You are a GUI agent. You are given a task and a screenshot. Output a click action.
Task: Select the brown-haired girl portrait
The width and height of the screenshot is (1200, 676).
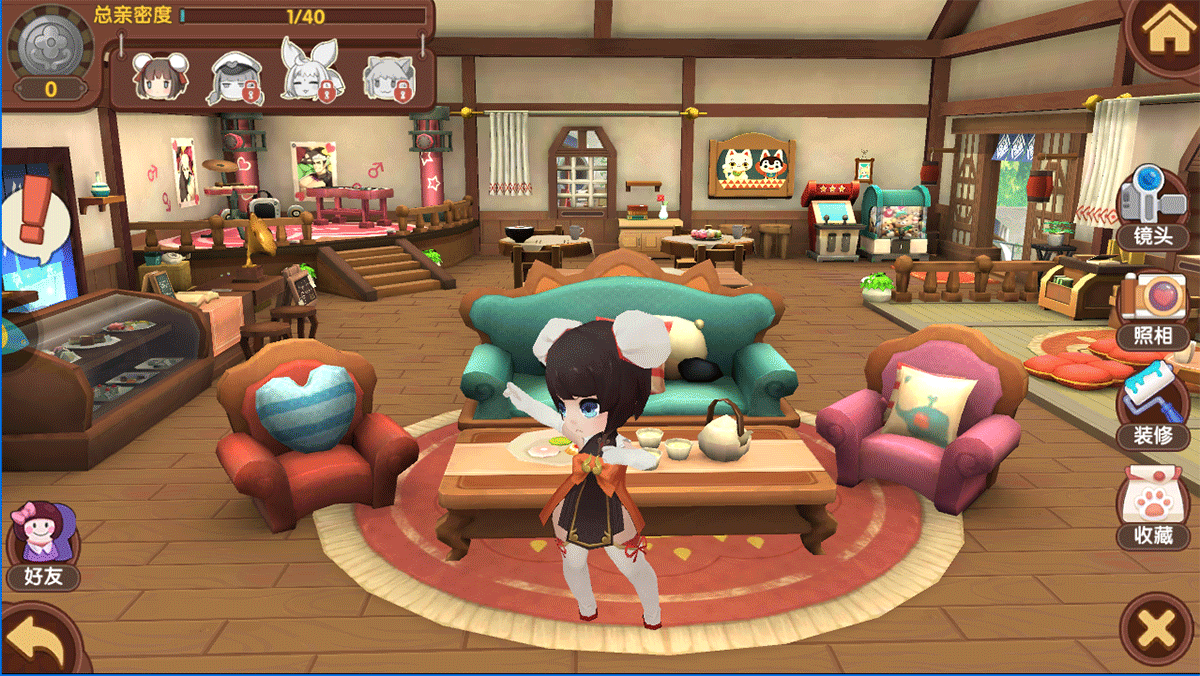tap(155, 78)
